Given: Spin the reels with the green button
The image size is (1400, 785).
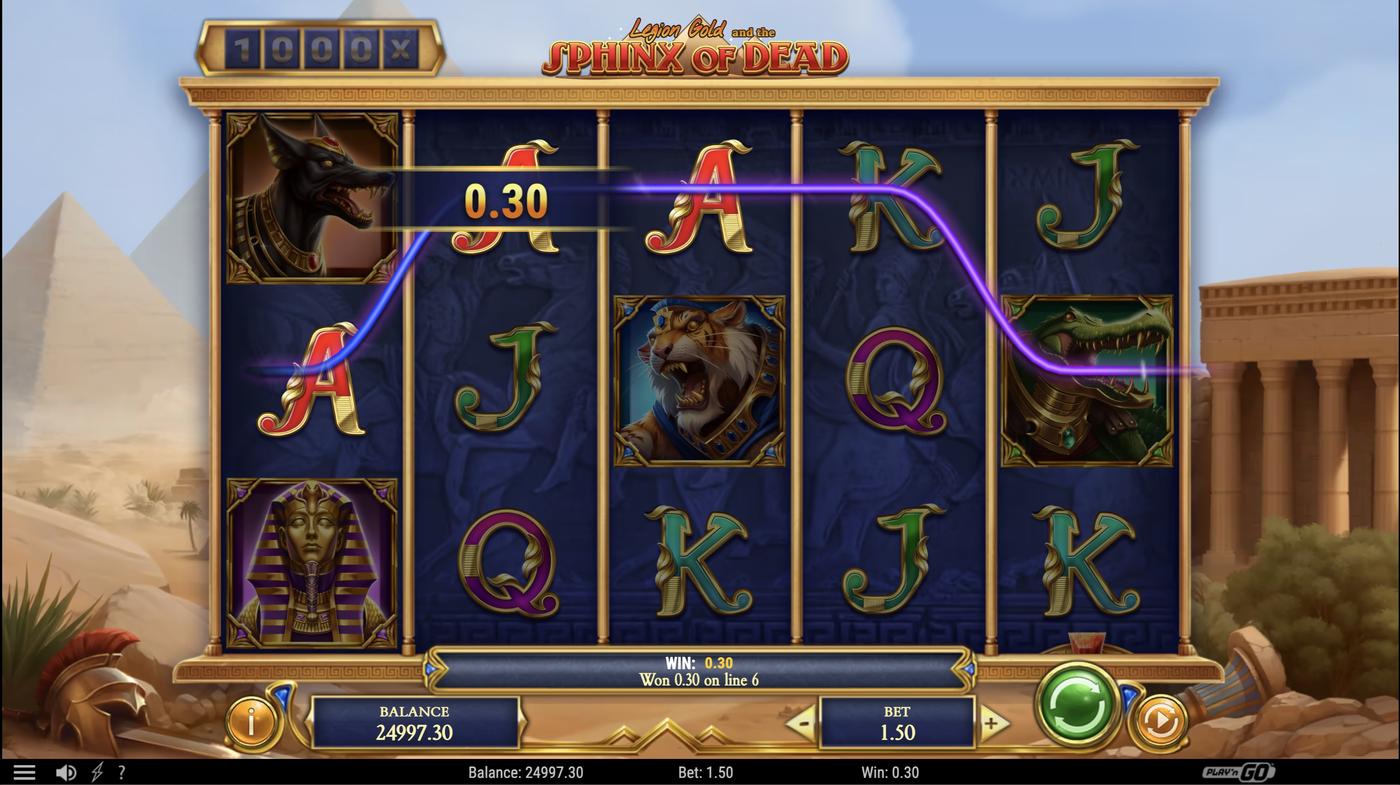Looking at the screenshot, I should pyautogui.click(x=1077, y=704).
